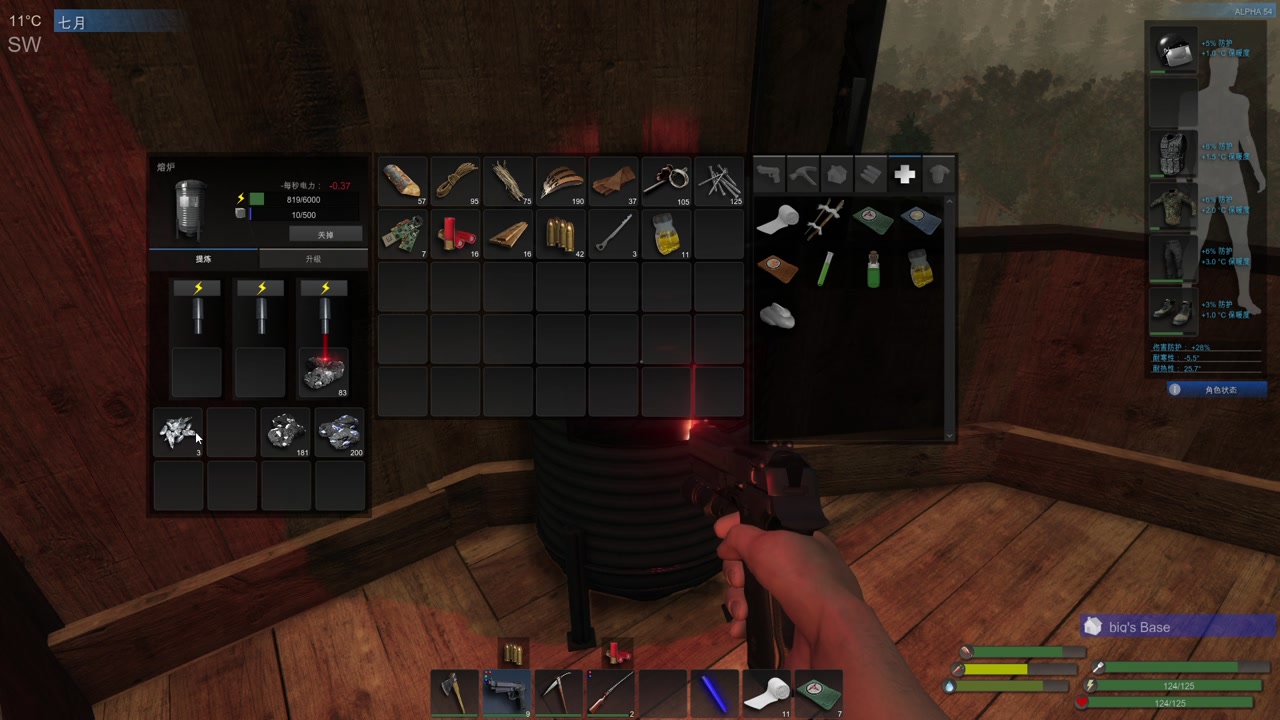Select the pistol in the hotbar
The image size is (1280, 720).
(506, 692)
